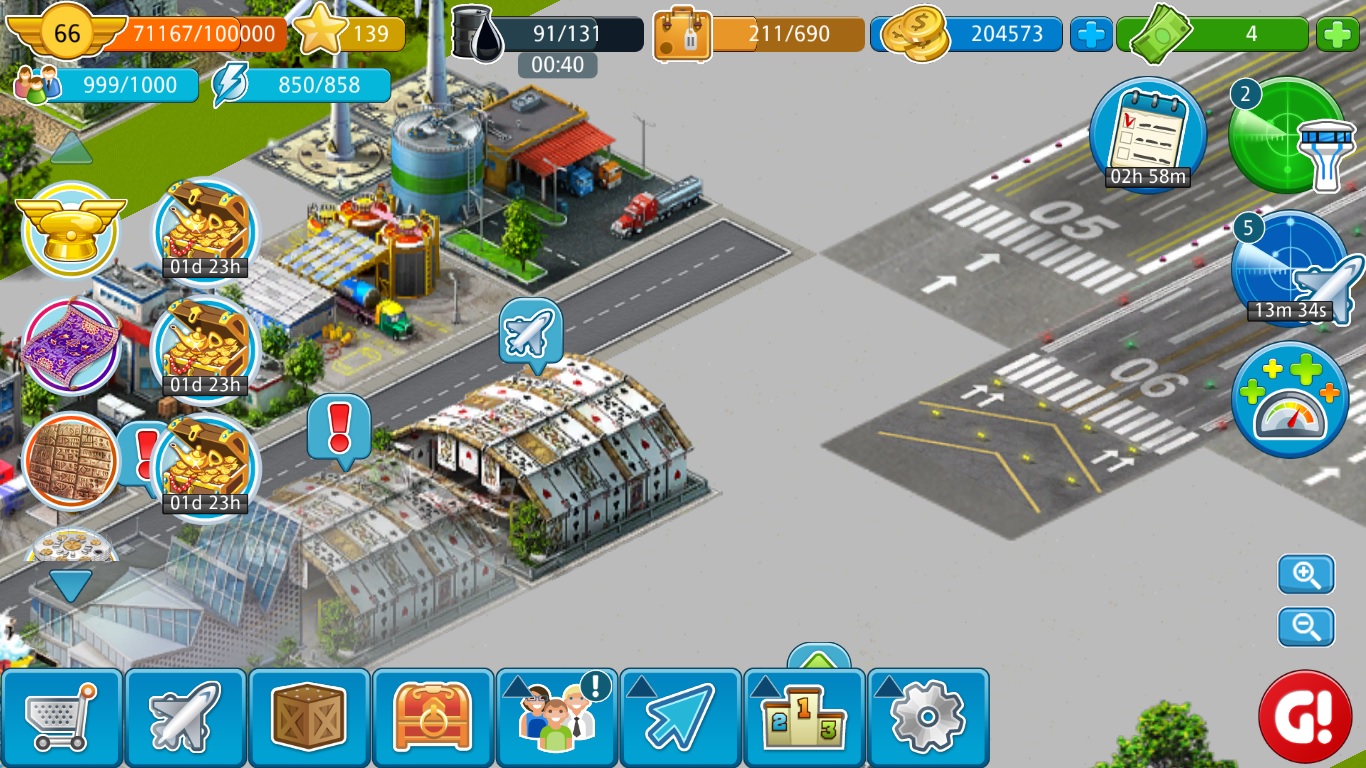Open the gear settings menu
This screenshot has height=768, width=1366.
(928, 716)
